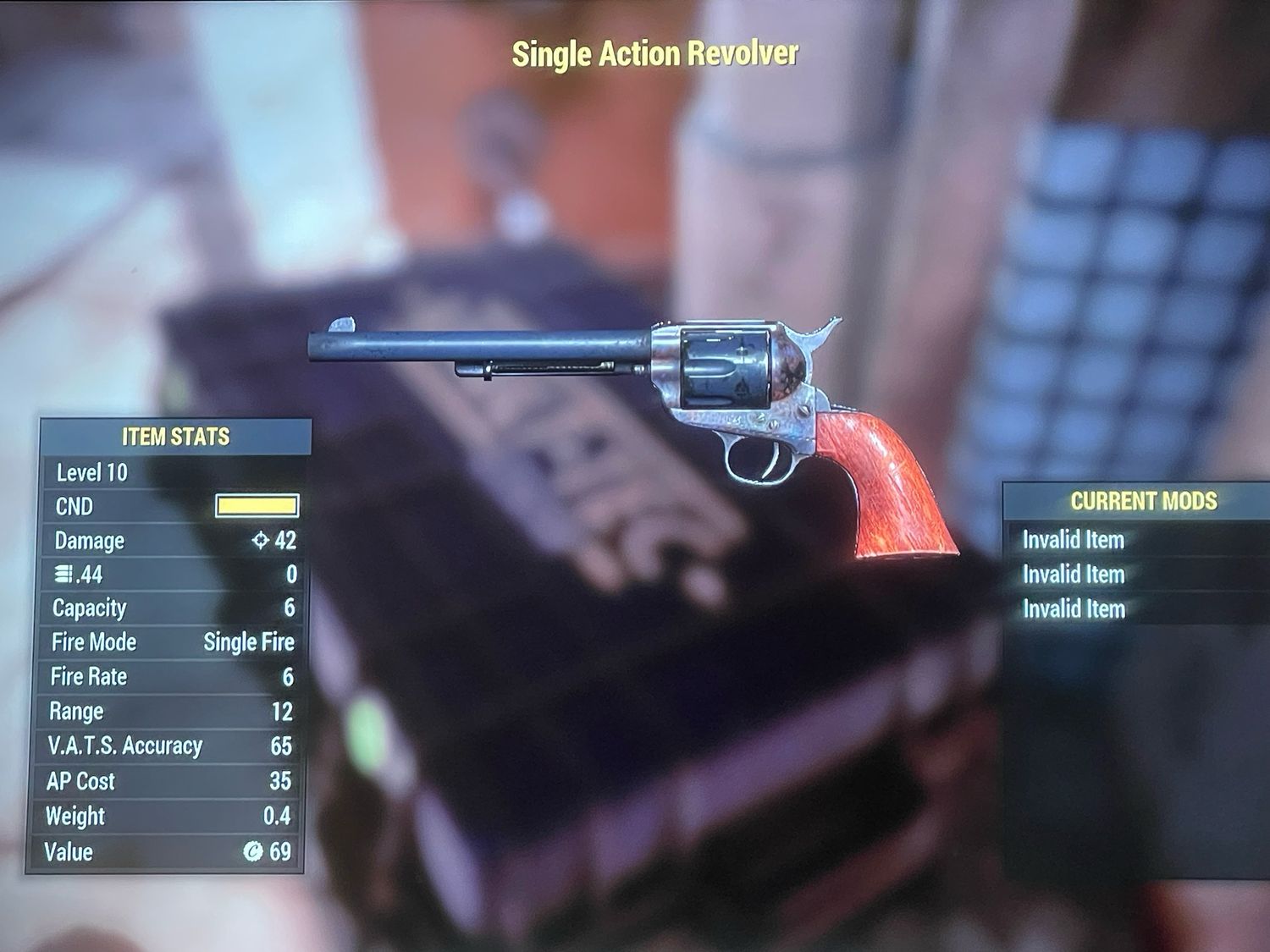1270x952 pixels.
Task: Select the Single Action Revolver title text
Action: (x=654, y=52)
